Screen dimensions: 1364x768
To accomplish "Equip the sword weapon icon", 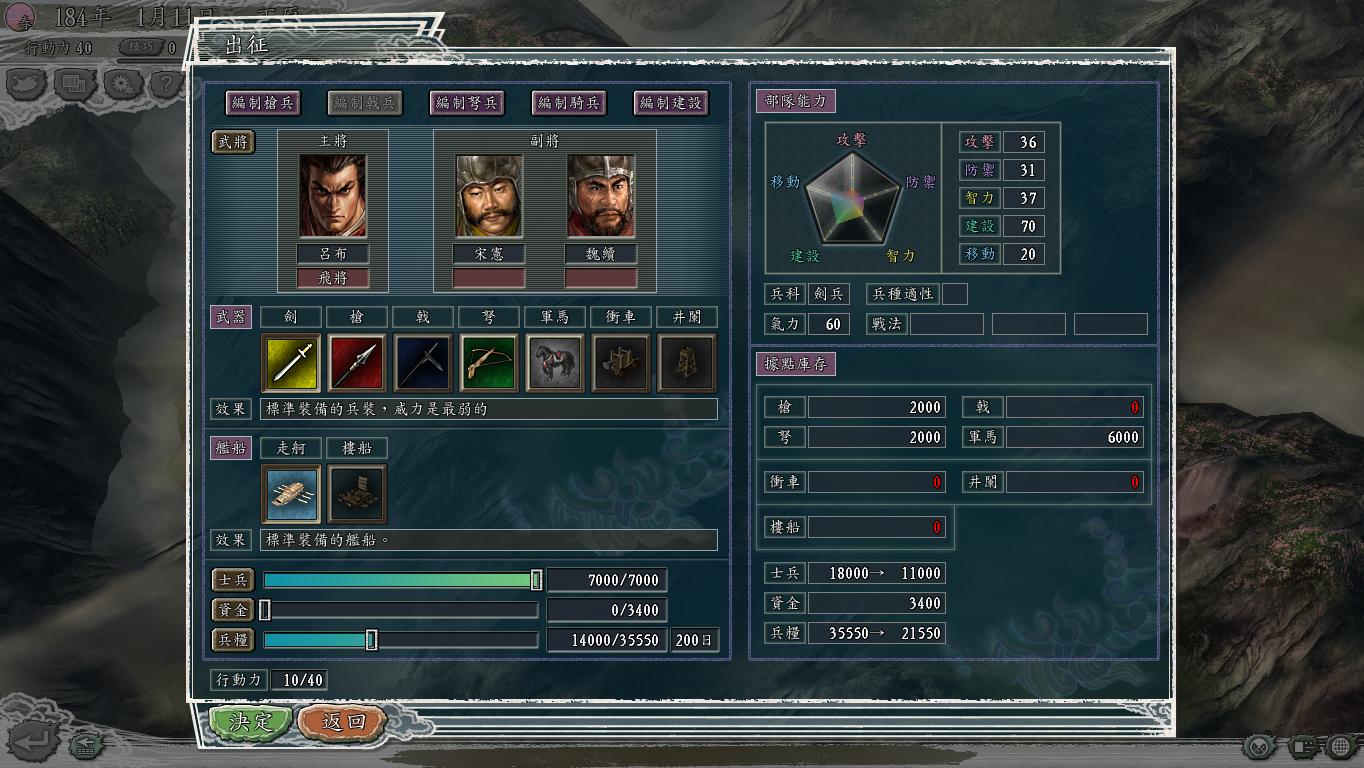I will 291,363.
